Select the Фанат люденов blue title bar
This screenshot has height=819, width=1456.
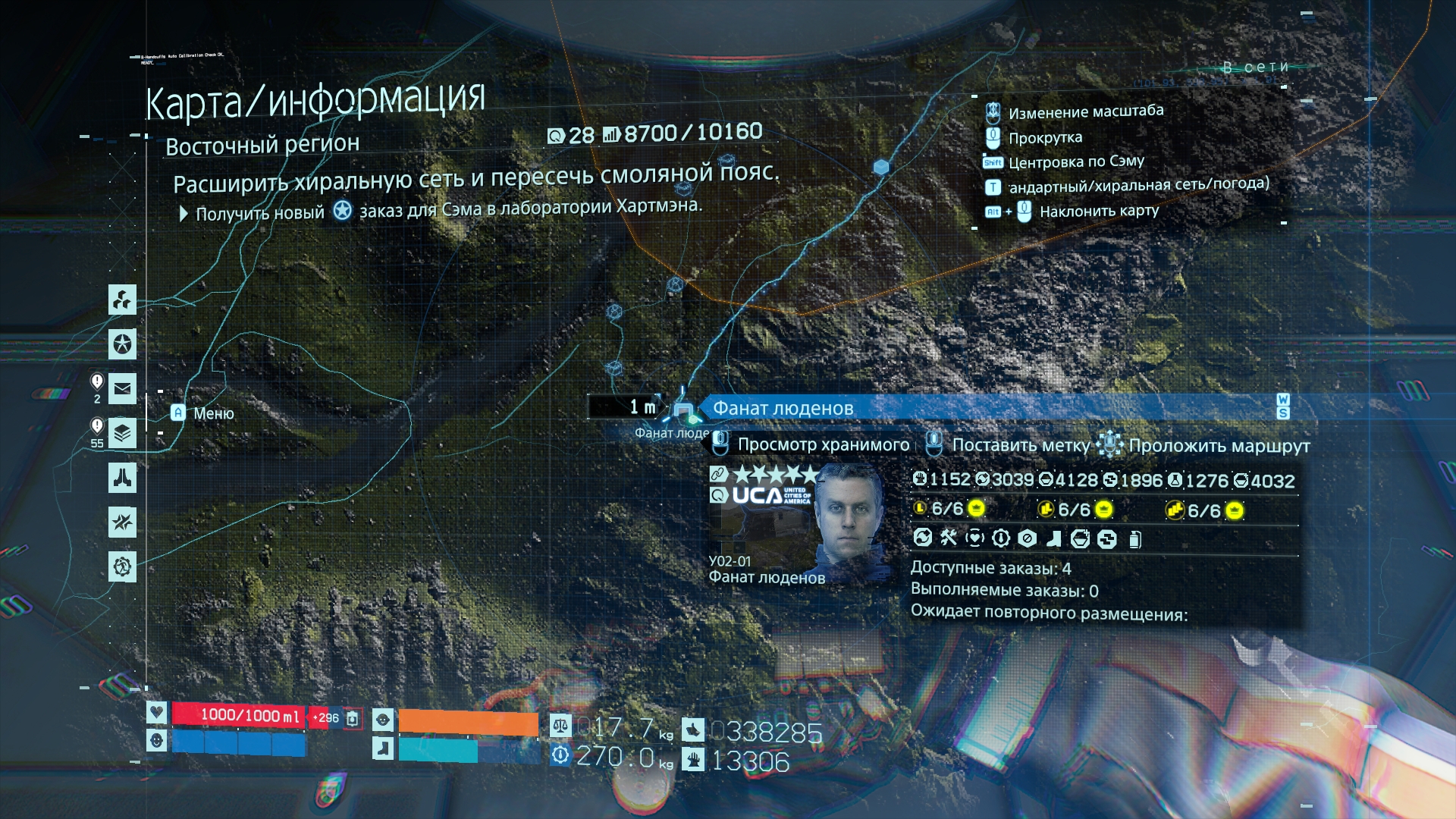tap(986, 408)
